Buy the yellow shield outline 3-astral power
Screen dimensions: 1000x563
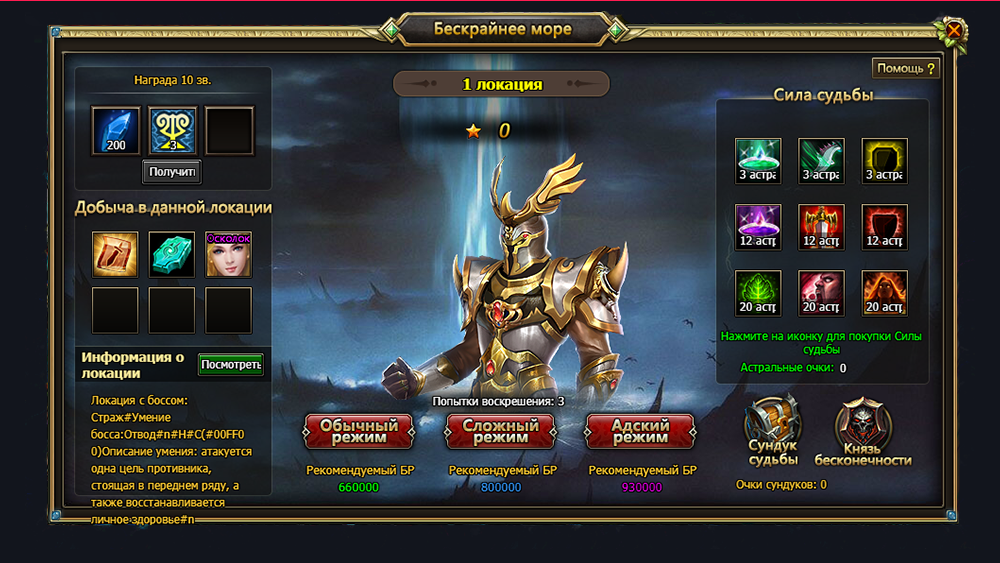885,161
